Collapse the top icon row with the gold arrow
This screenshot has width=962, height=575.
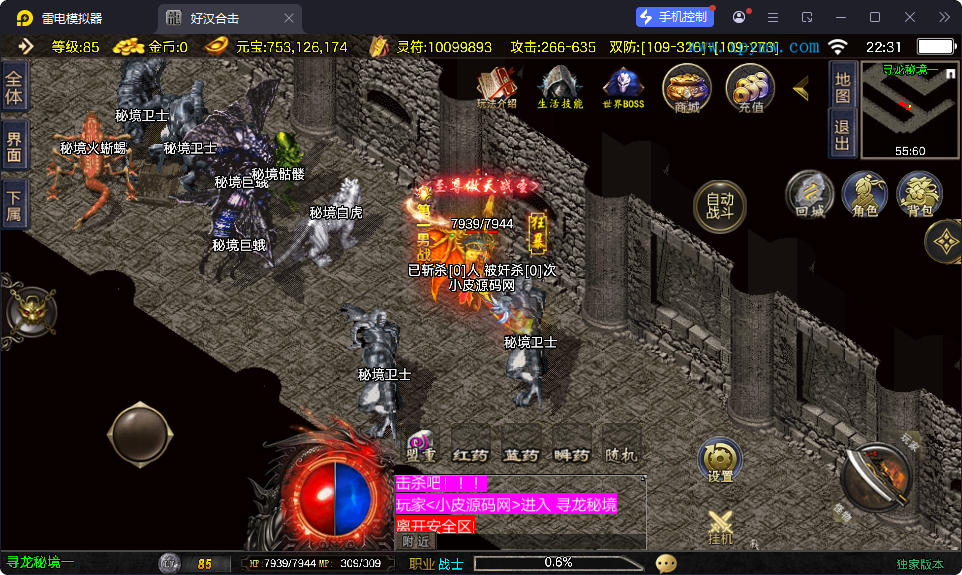pyautogui.click(x=801, y=88)
